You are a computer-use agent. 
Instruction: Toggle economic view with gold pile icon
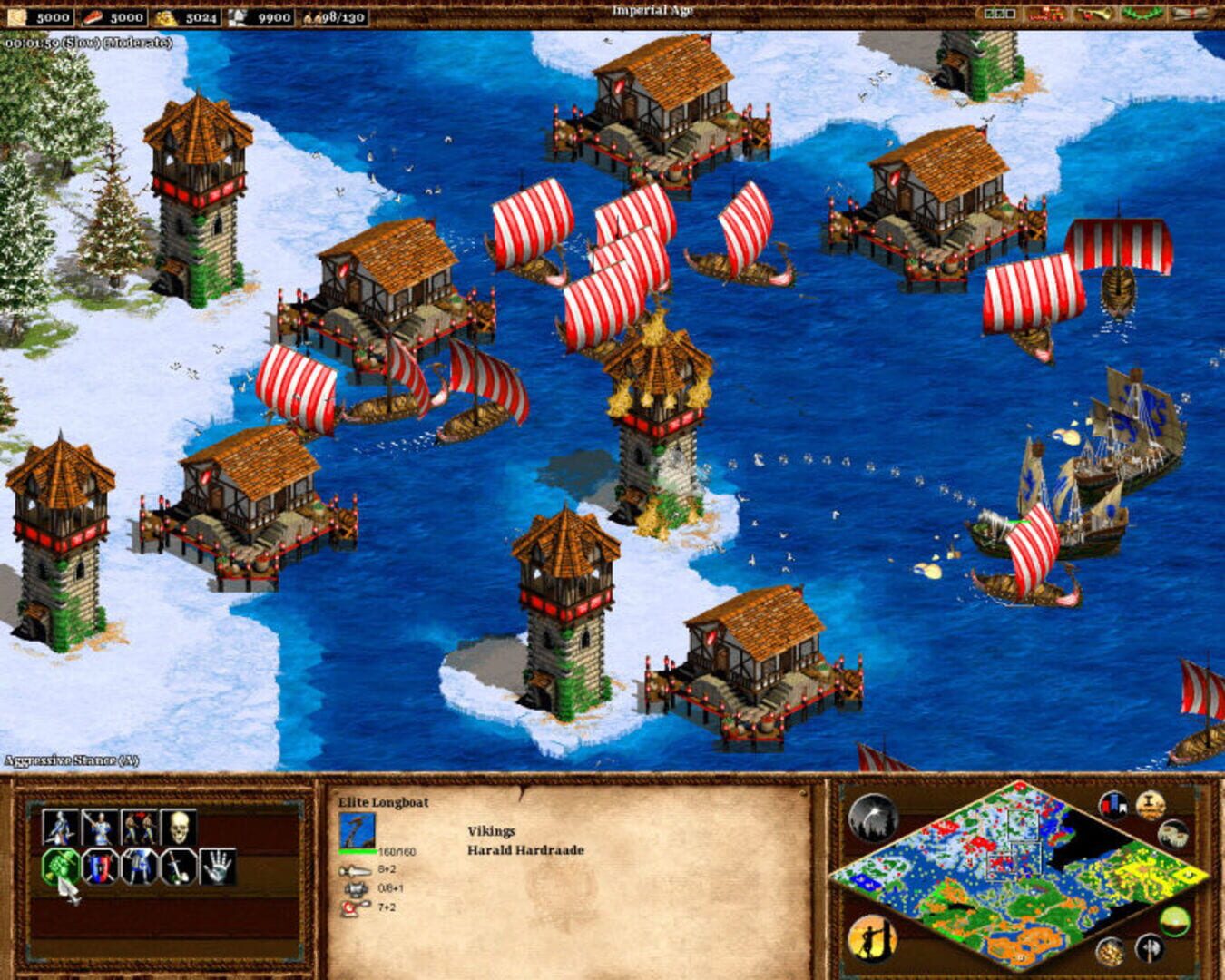point(1110,950)
